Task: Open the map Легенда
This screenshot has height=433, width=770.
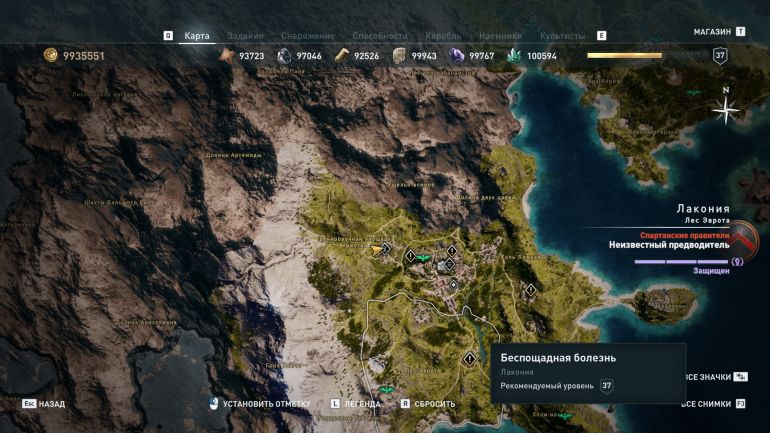Action: click(363, 404)
